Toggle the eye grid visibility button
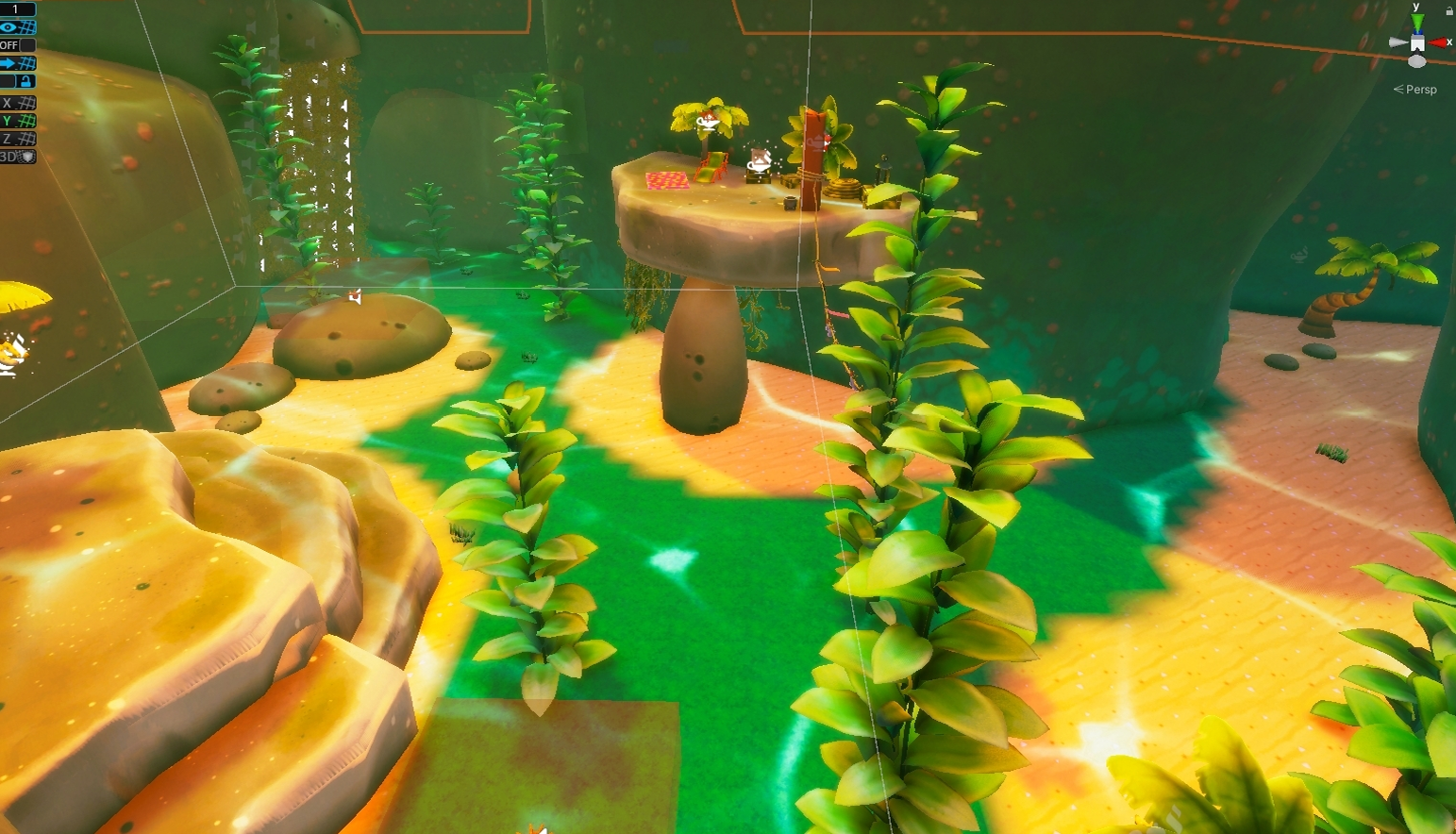 17,27
